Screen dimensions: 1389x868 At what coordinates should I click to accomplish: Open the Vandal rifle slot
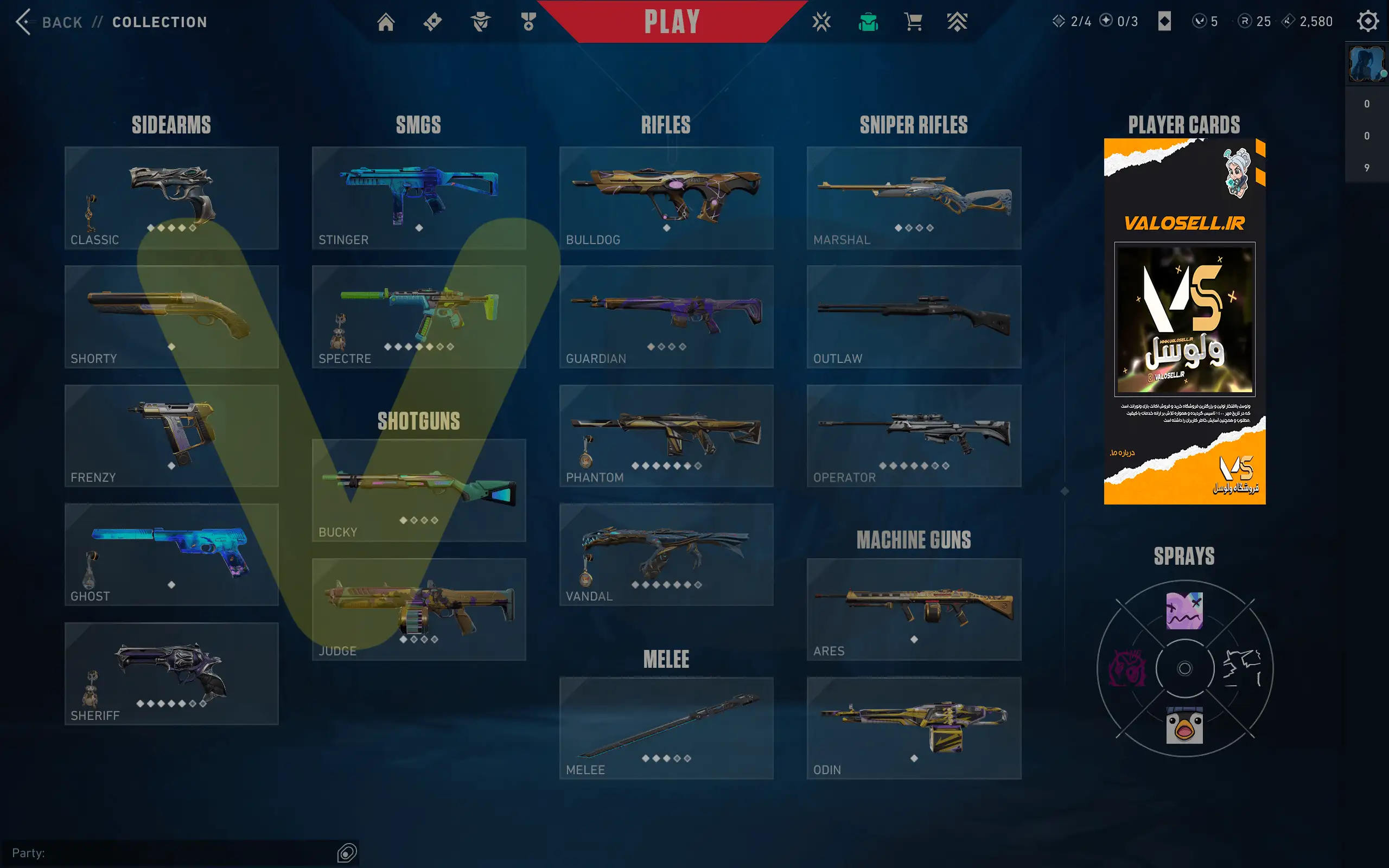pos(666,554)
